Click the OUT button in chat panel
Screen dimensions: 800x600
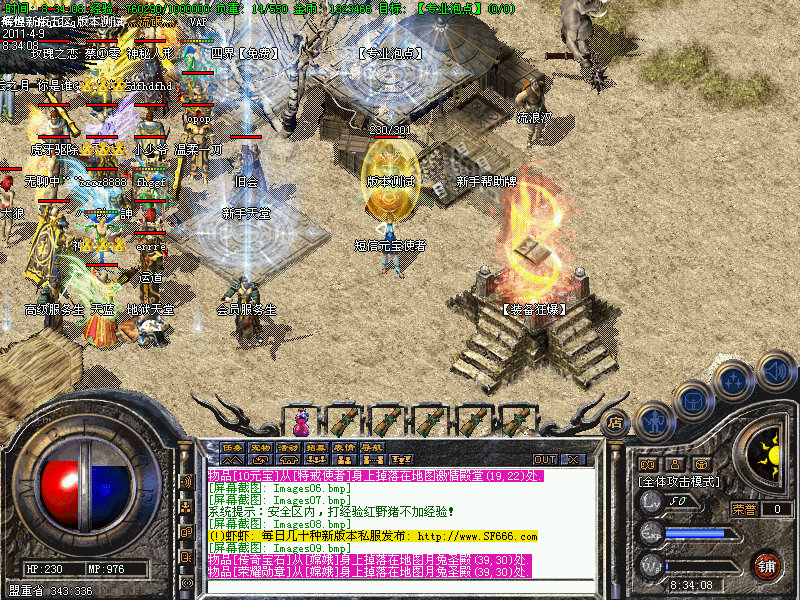(545, 460)
